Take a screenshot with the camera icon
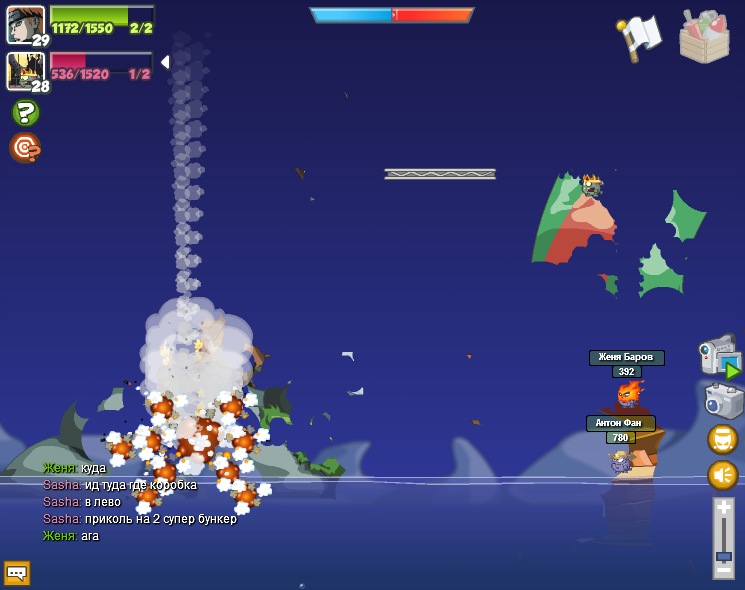745x590 pixels. [x=723, y=401]
